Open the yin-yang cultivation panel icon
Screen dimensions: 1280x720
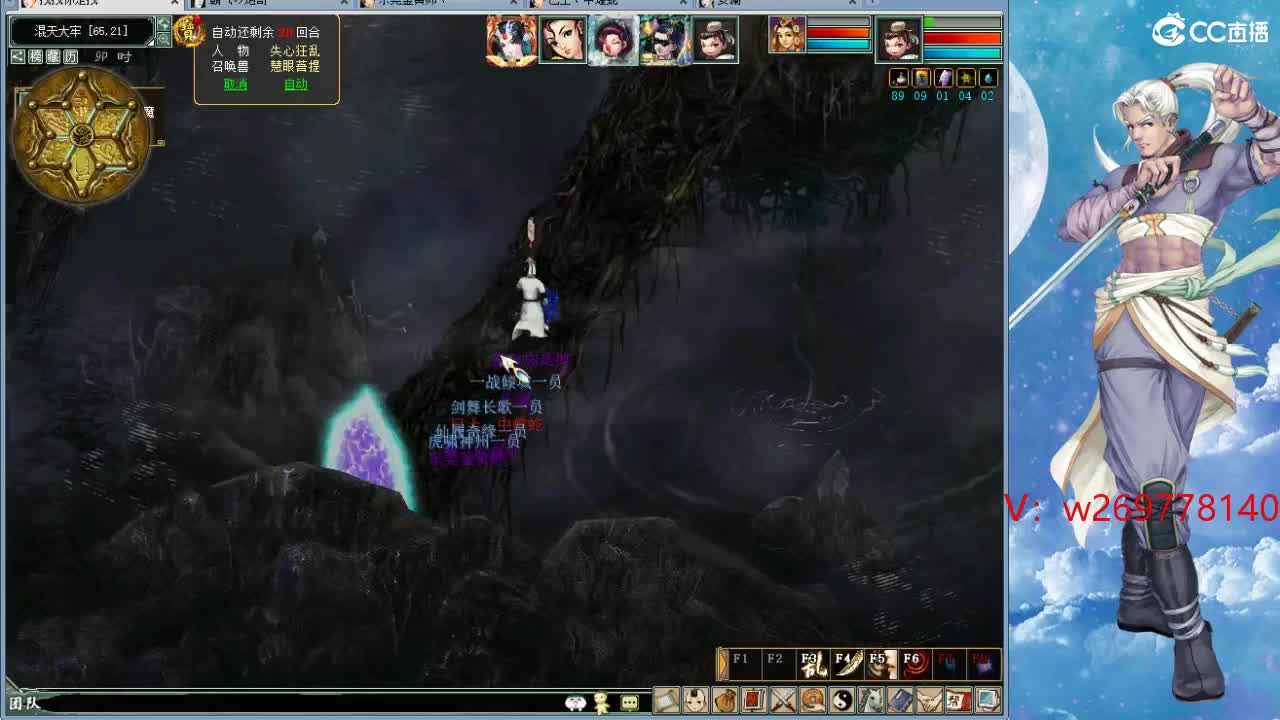[x=843, y=701]
